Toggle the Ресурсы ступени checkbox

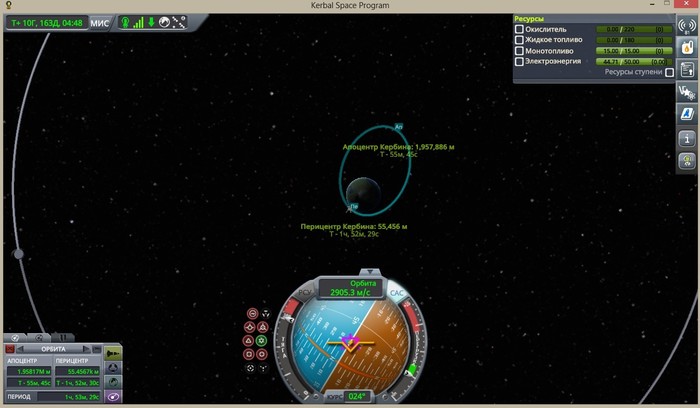pos(670,73)
